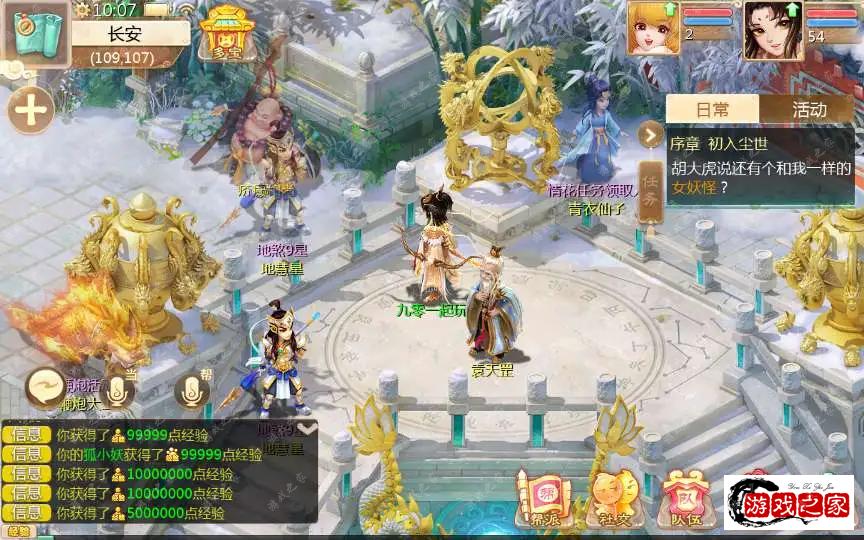Activate the 当 local voice microphone
This screenshot has width=864, height=540.
point(118,390)
